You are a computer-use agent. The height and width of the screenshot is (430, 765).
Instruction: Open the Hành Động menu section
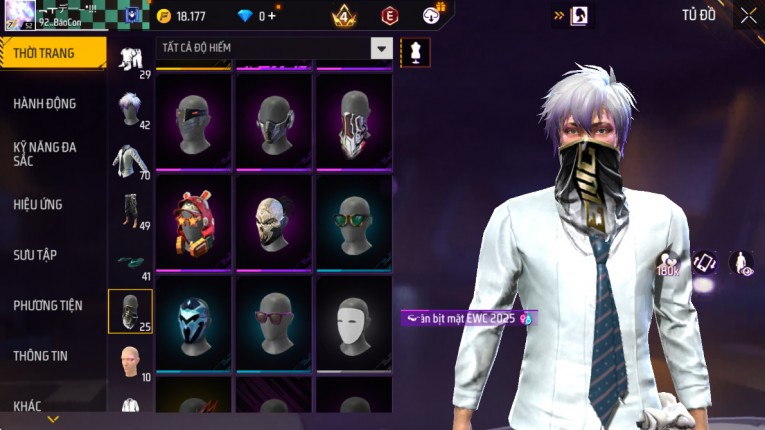coord(45,104)
